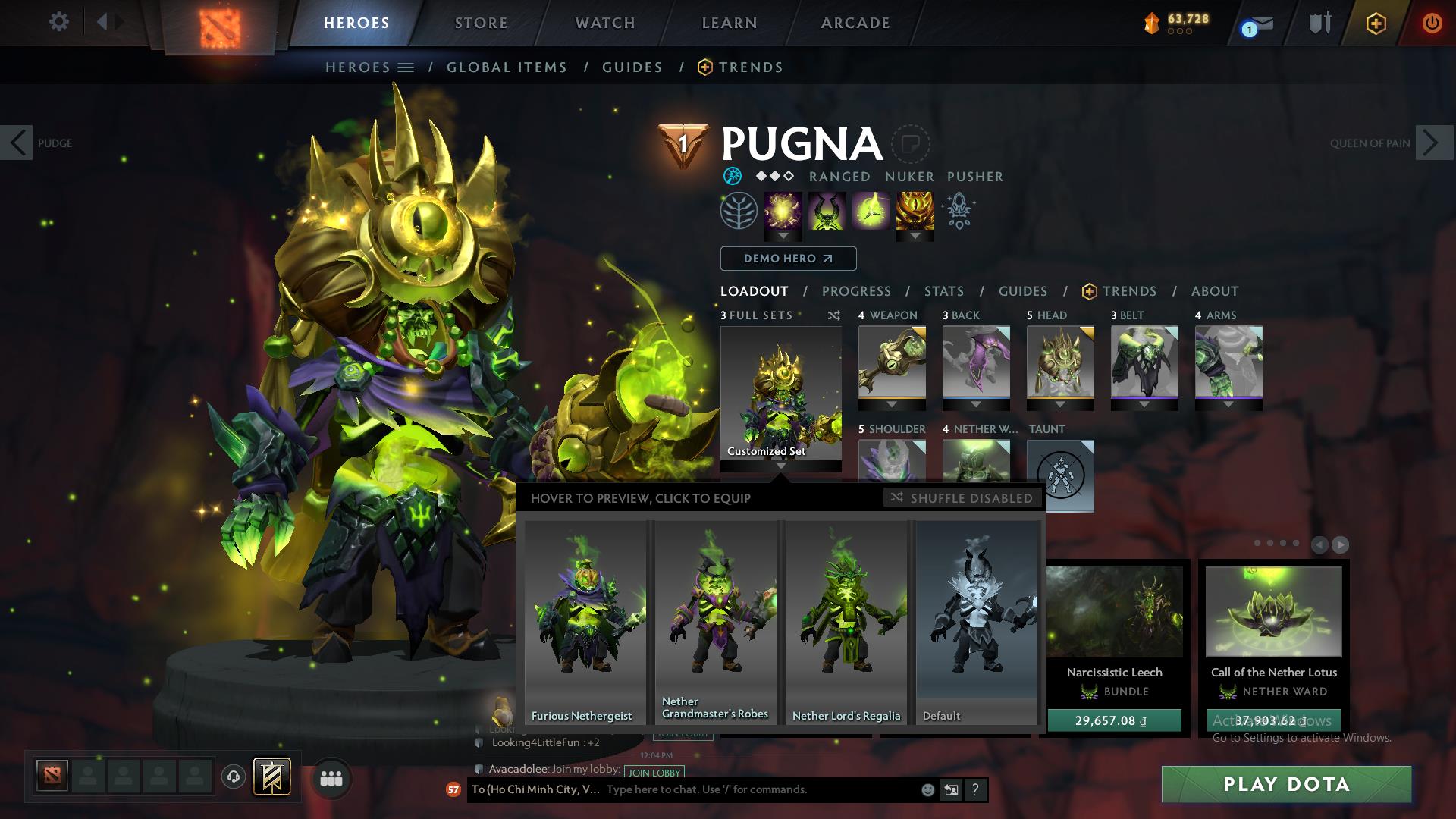Click the DEMO HERO button
Screen dimensions: 1456x819
787,259
